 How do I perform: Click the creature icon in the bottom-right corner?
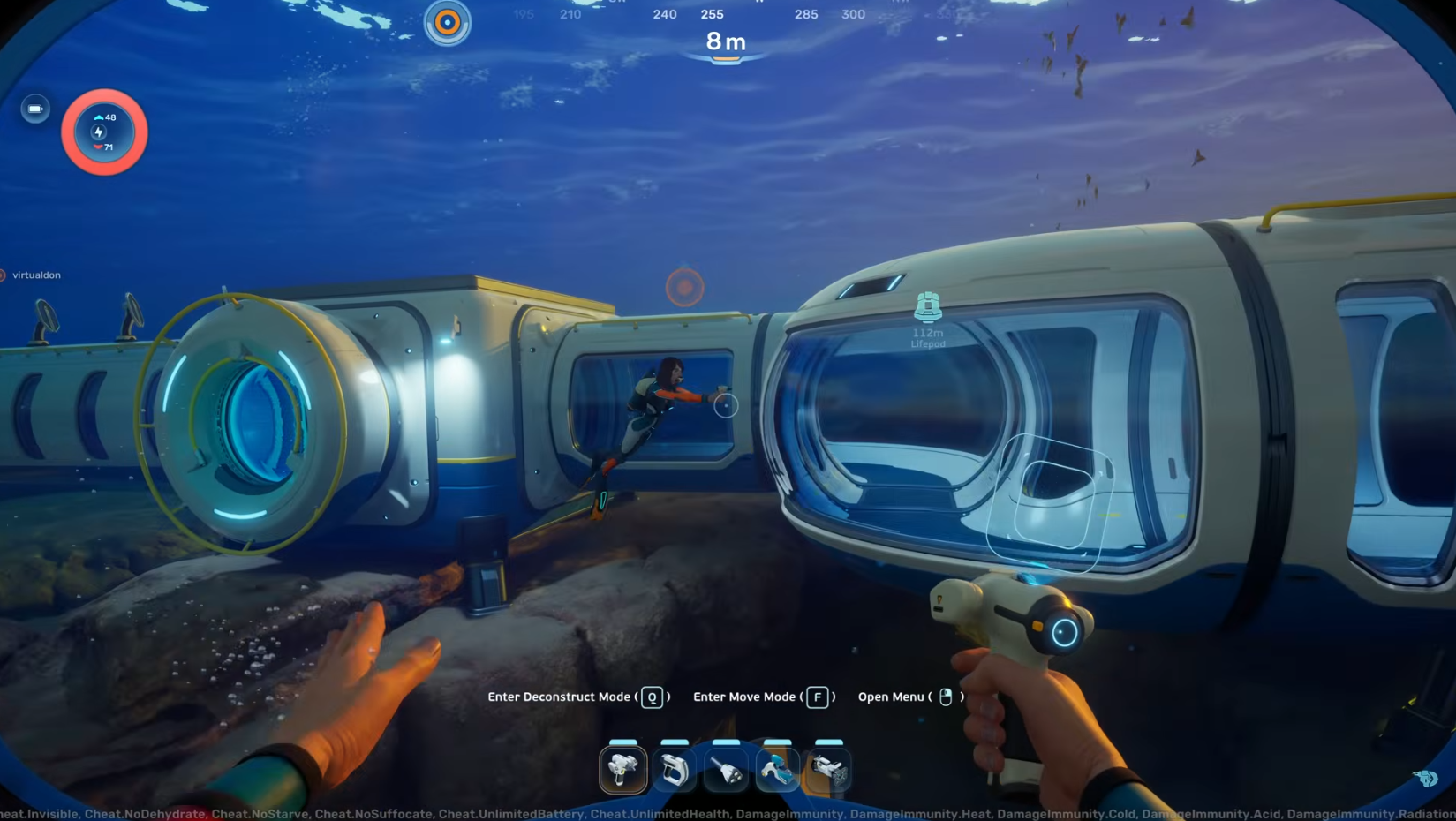tap(1425, 779)
